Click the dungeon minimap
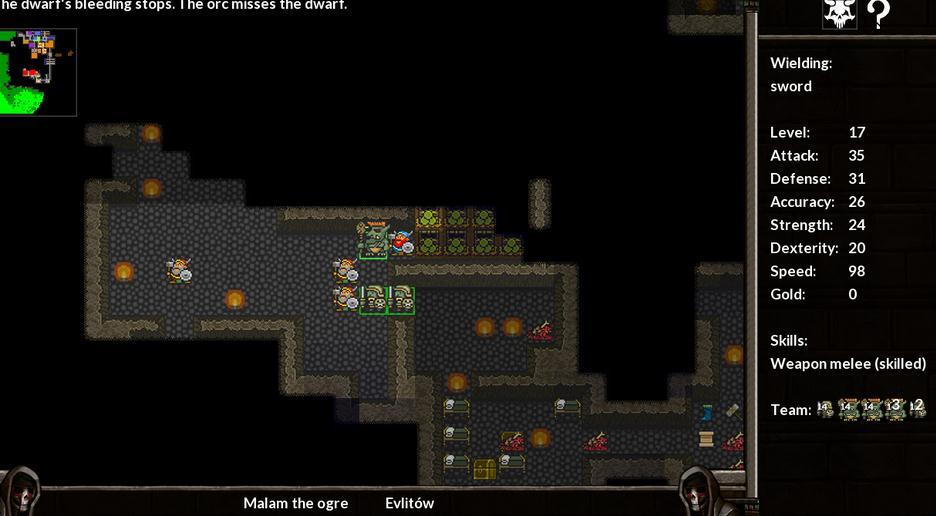This screenshot has width=936, height=516. [x=38, y=71]
